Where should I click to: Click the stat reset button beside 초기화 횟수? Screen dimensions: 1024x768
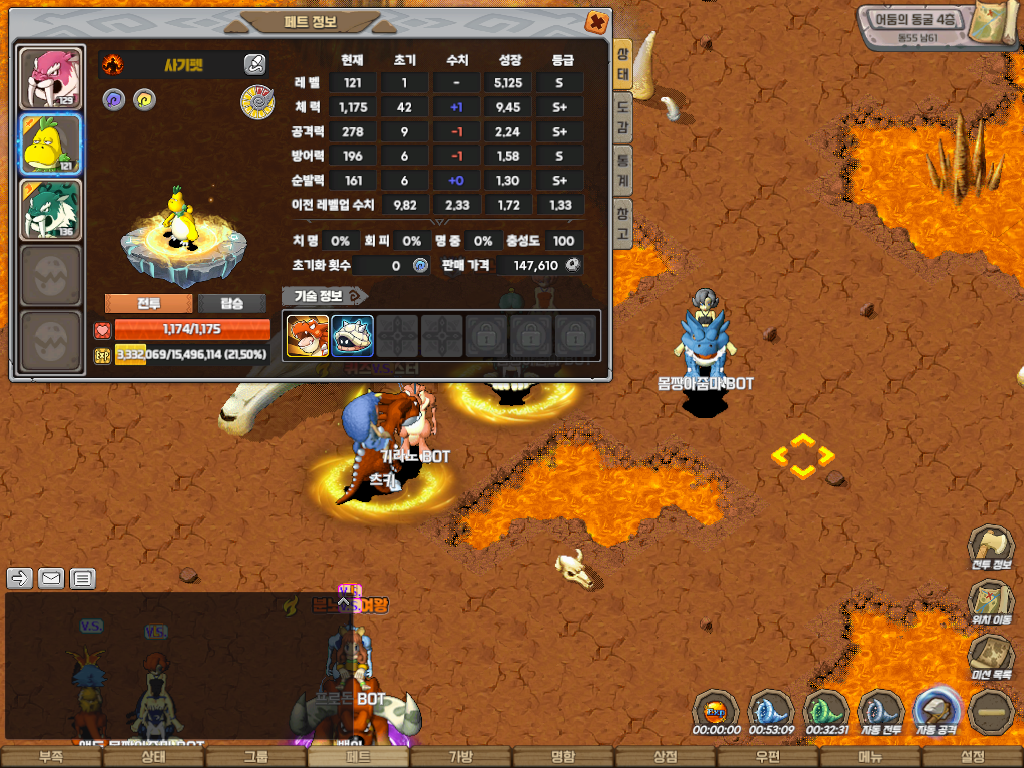coord(420,265)
